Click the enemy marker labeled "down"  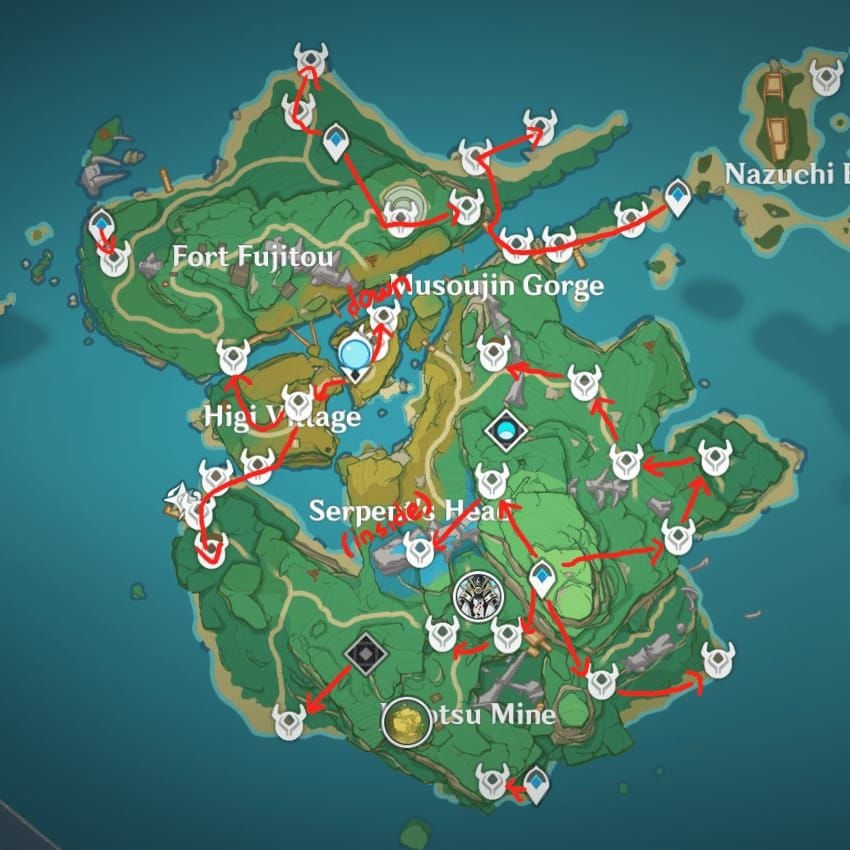click(383, 317)
